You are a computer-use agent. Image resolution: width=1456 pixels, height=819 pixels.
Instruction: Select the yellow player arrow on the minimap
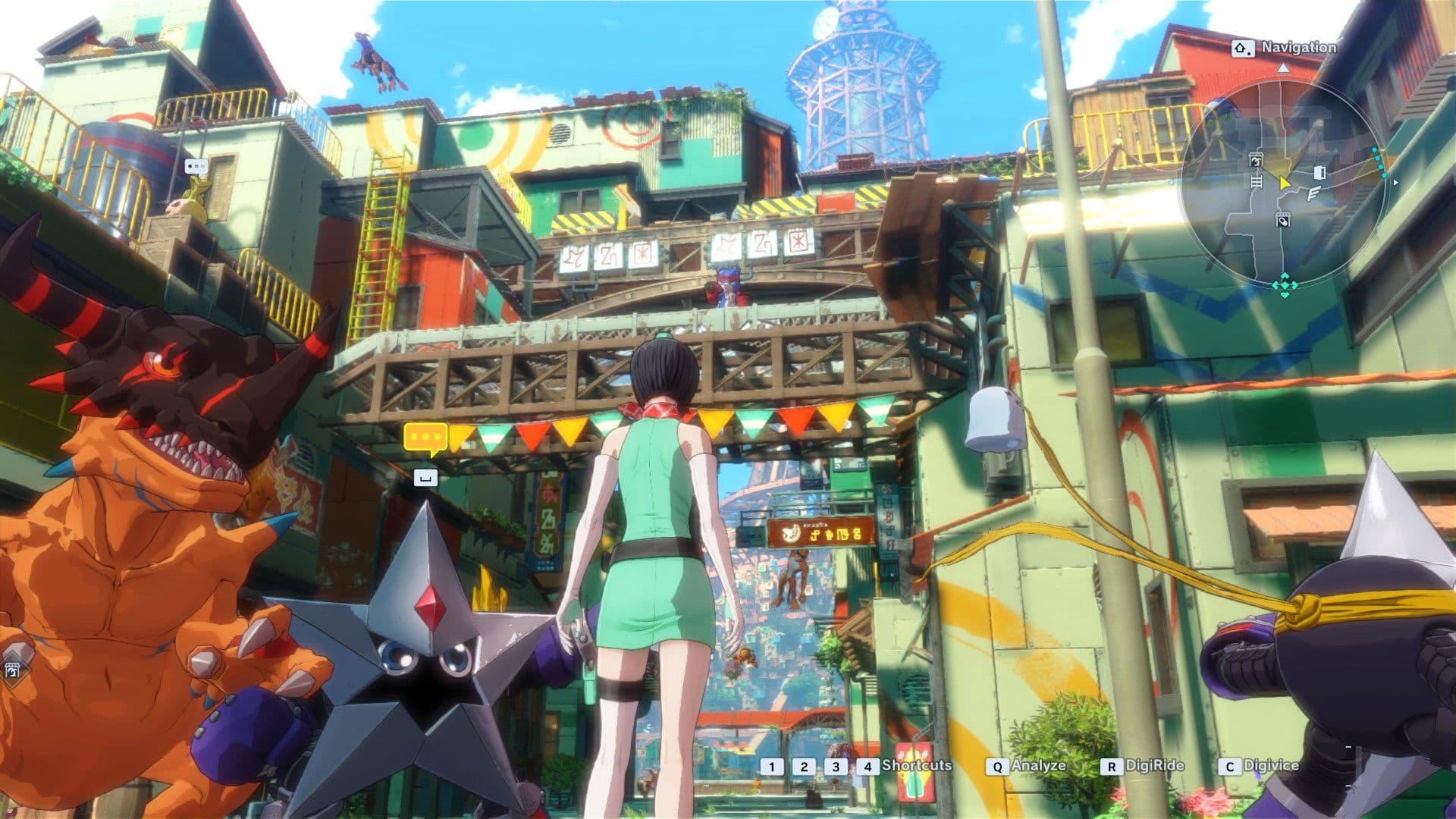click(x=1284, y=184)
